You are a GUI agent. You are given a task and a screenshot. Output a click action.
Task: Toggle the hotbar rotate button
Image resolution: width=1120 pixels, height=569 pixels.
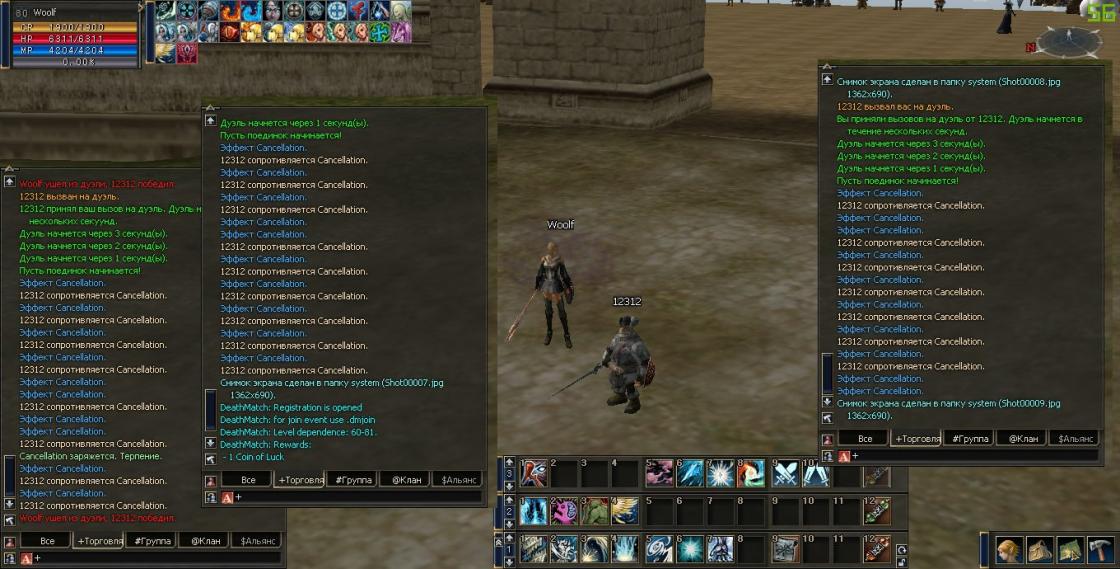[x=902, y=549]
